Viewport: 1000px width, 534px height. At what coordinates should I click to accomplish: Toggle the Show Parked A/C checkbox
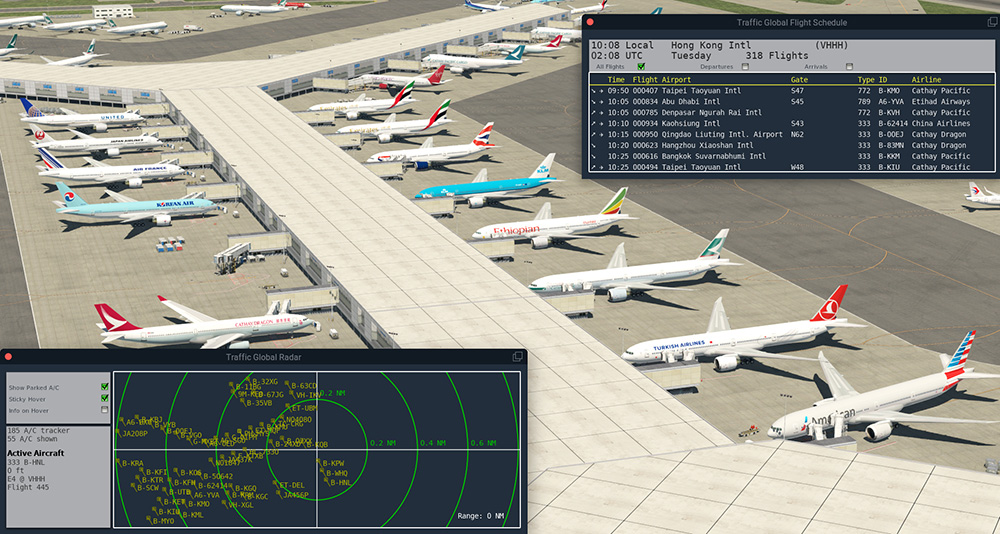point(104,386)
